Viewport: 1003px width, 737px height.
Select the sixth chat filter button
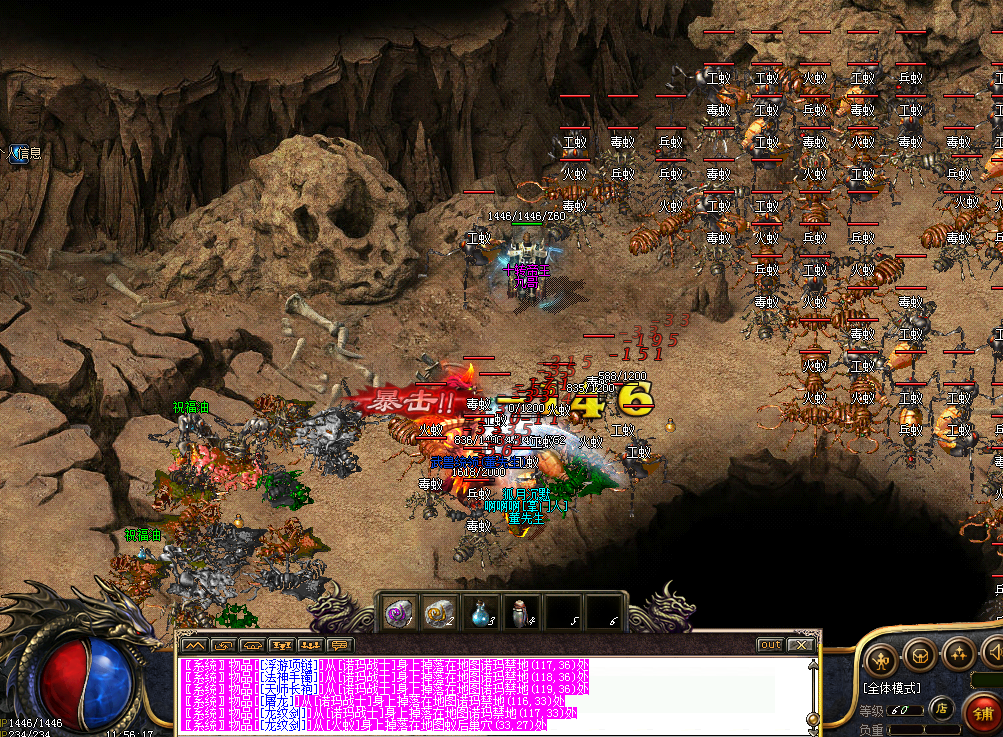[340, 645]
